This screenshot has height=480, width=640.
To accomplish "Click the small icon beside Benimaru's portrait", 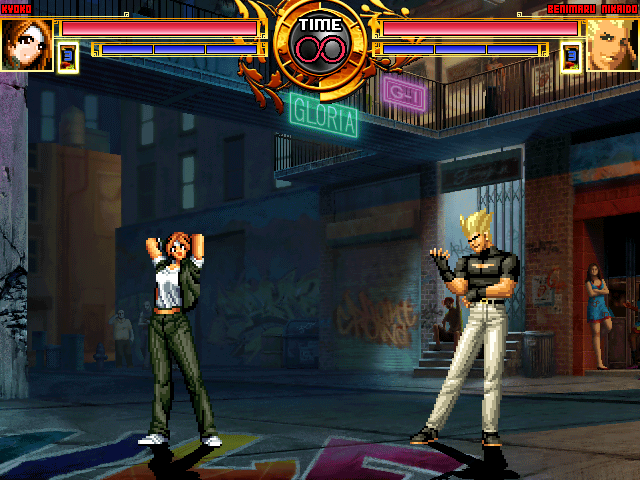I will [x=571, y=57].
